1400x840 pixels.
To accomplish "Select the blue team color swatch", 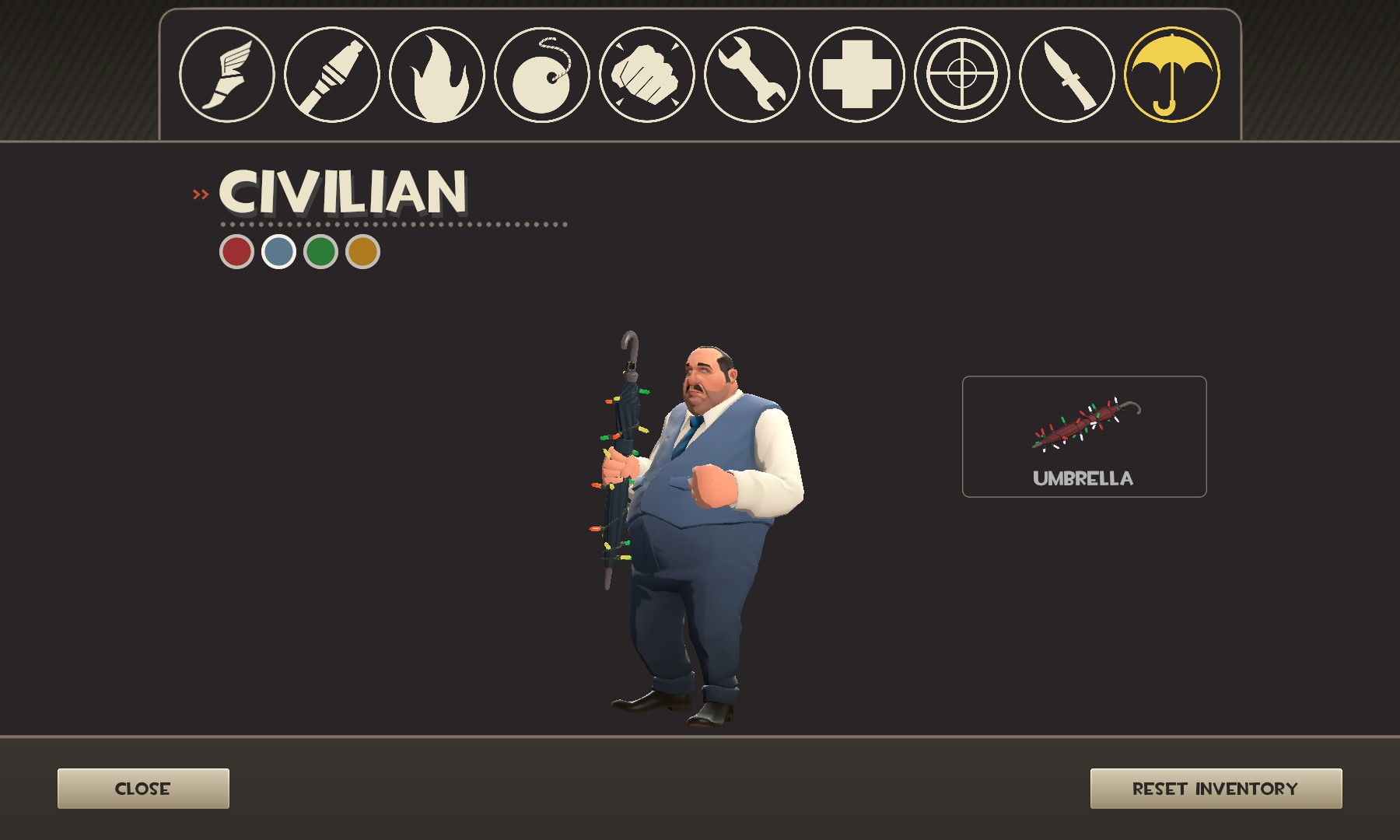I will tap(280, 252).
